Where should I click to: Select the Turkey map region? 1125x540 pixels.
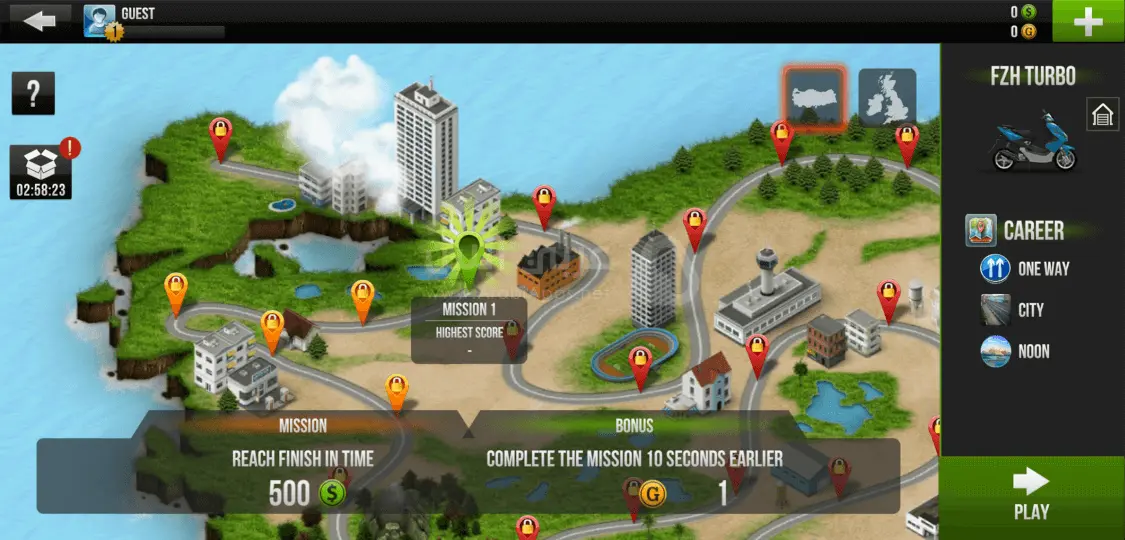814,98
